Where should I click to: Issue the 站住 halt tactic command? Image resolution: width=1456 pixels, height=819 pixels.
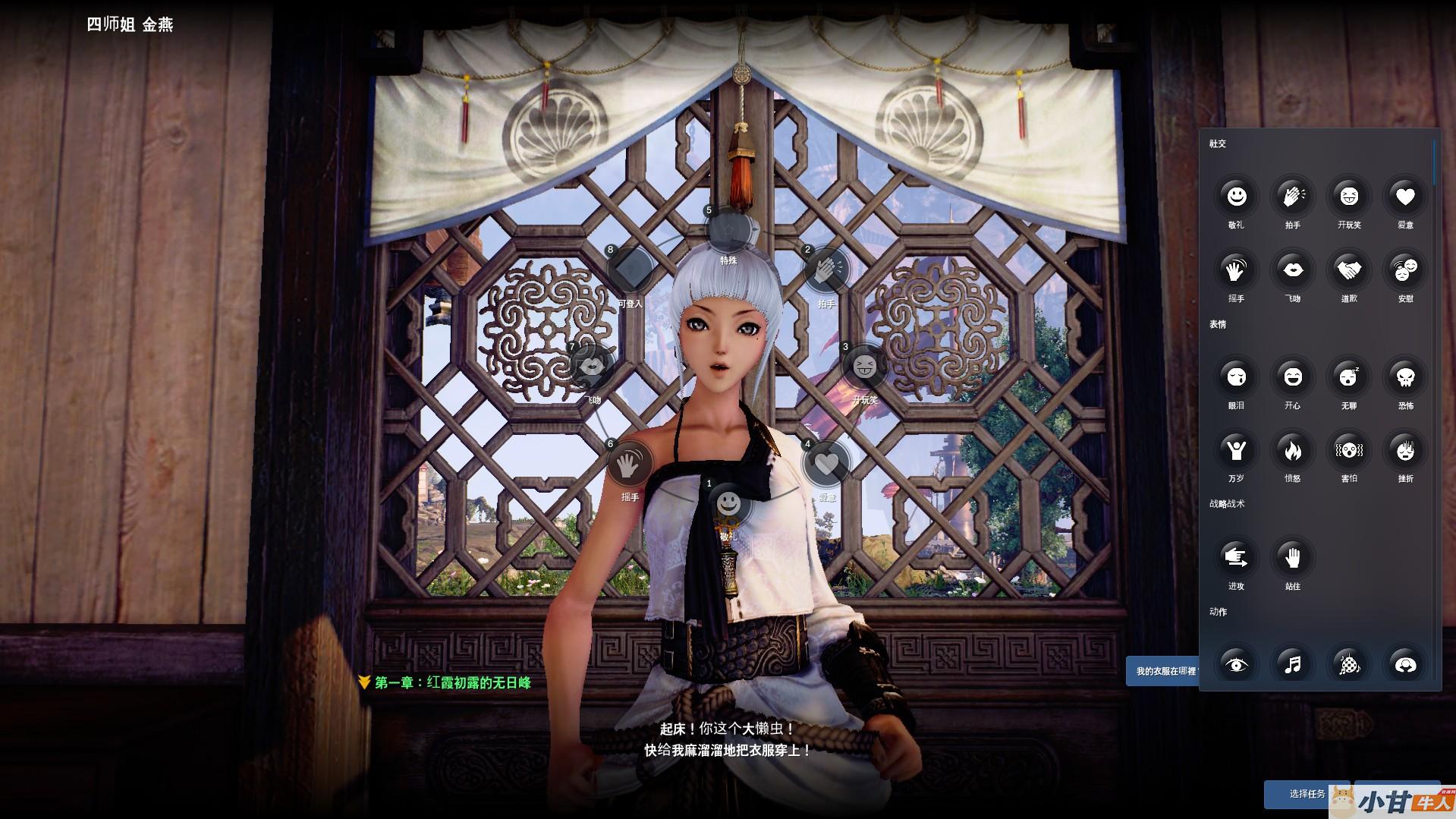tap(1292, 558)
